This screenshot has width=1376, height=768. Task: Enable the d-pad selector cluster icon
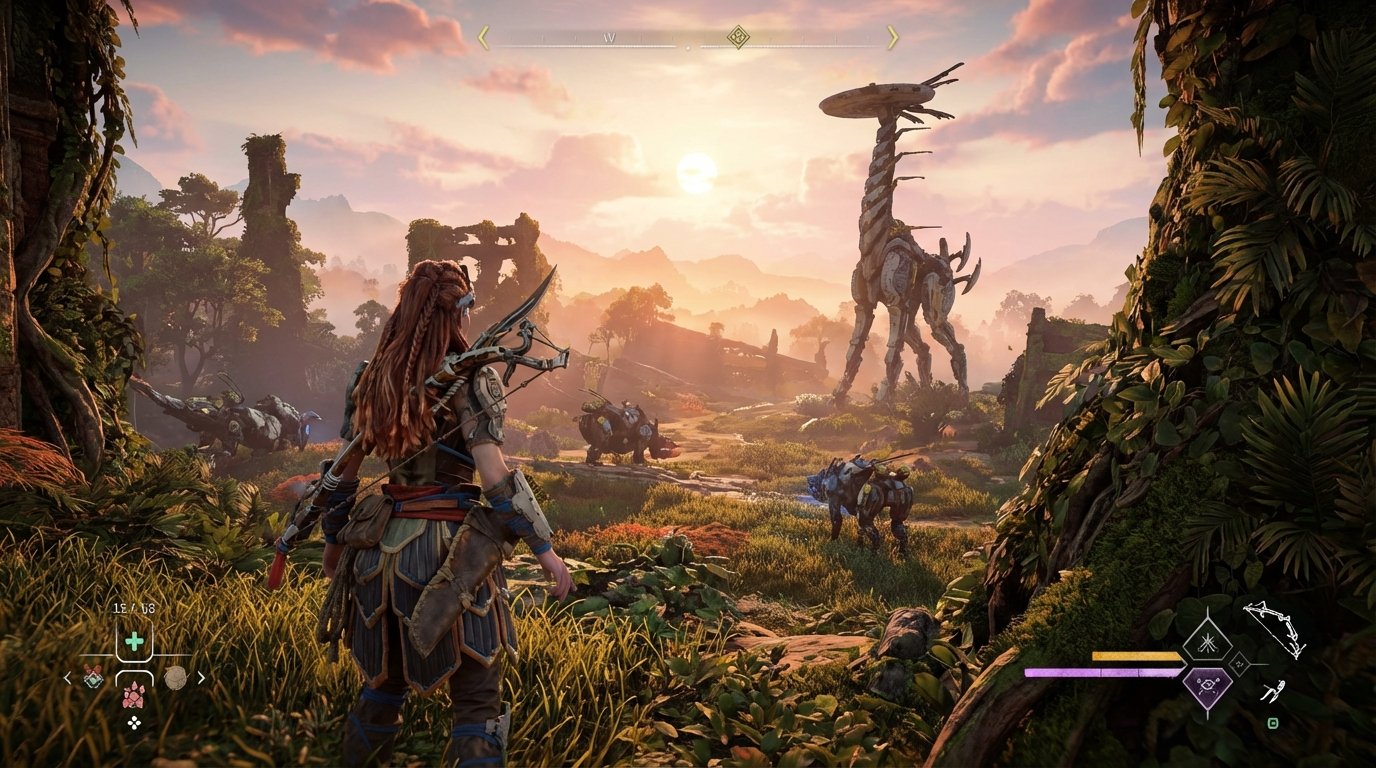tap(135, 721)
